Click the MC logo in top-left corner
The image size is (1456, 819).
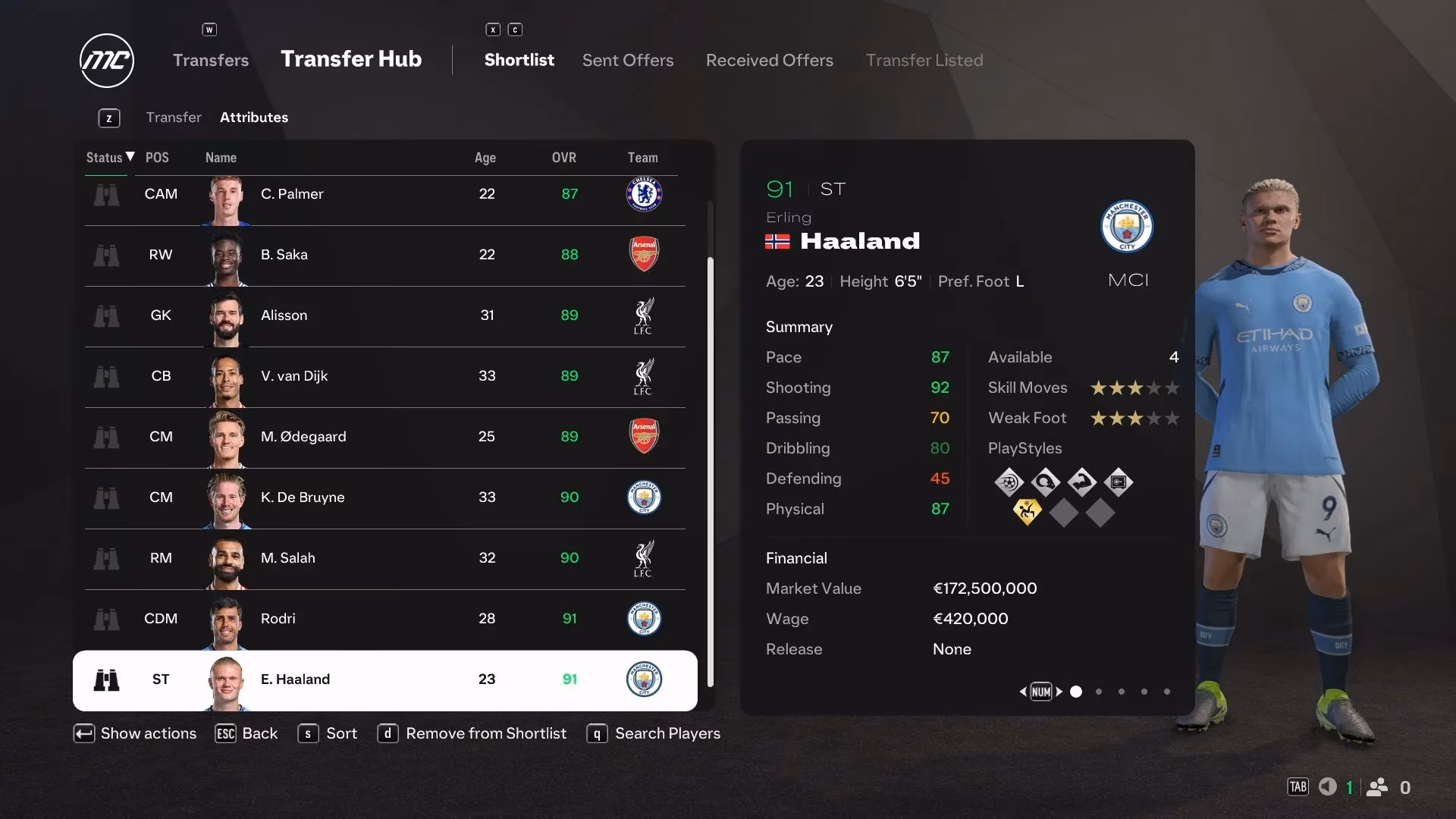[x=106, y=61]
